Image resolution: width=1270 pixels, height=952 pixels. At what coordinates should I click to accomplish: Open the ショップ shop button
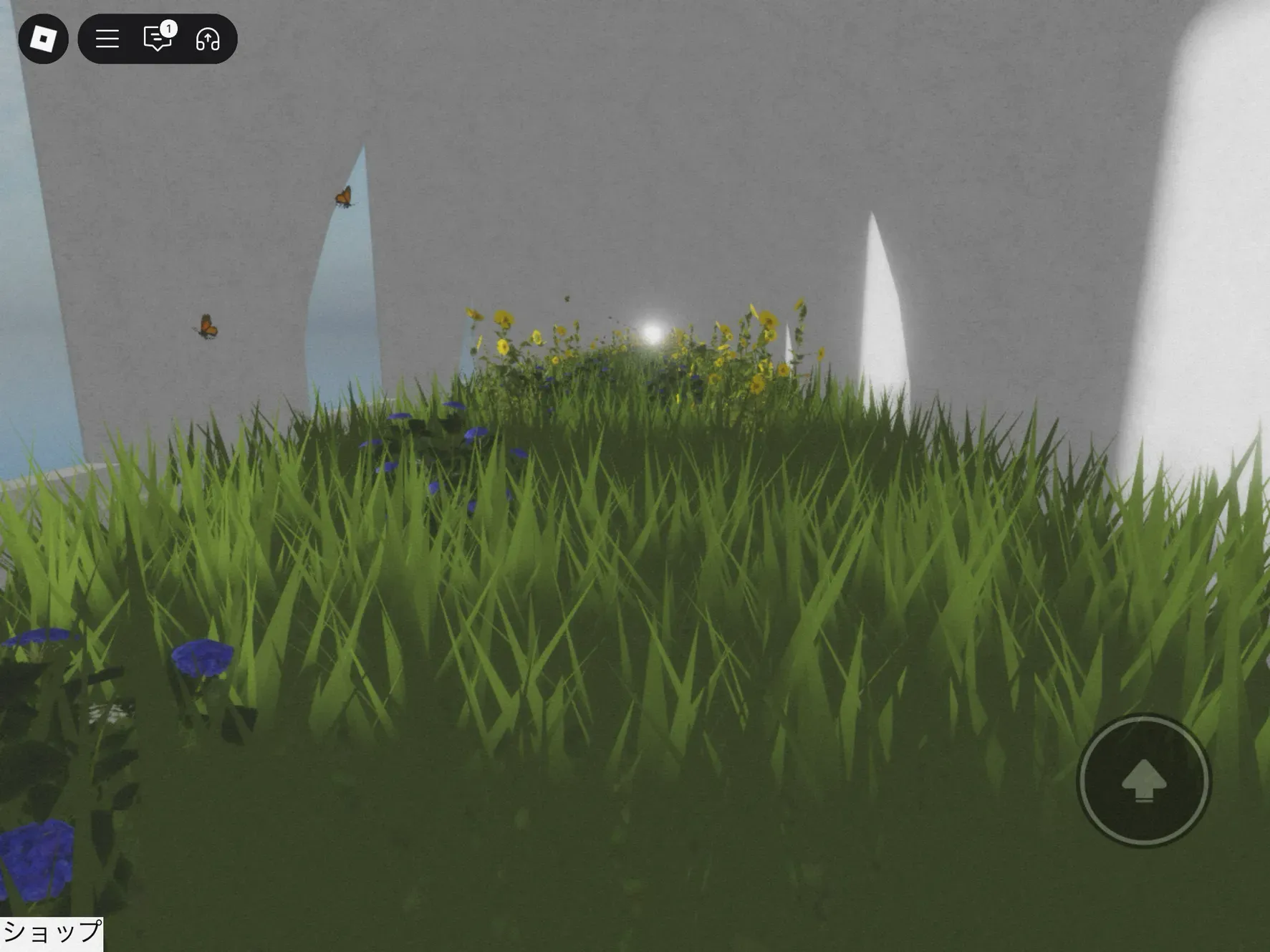[52, 933]
